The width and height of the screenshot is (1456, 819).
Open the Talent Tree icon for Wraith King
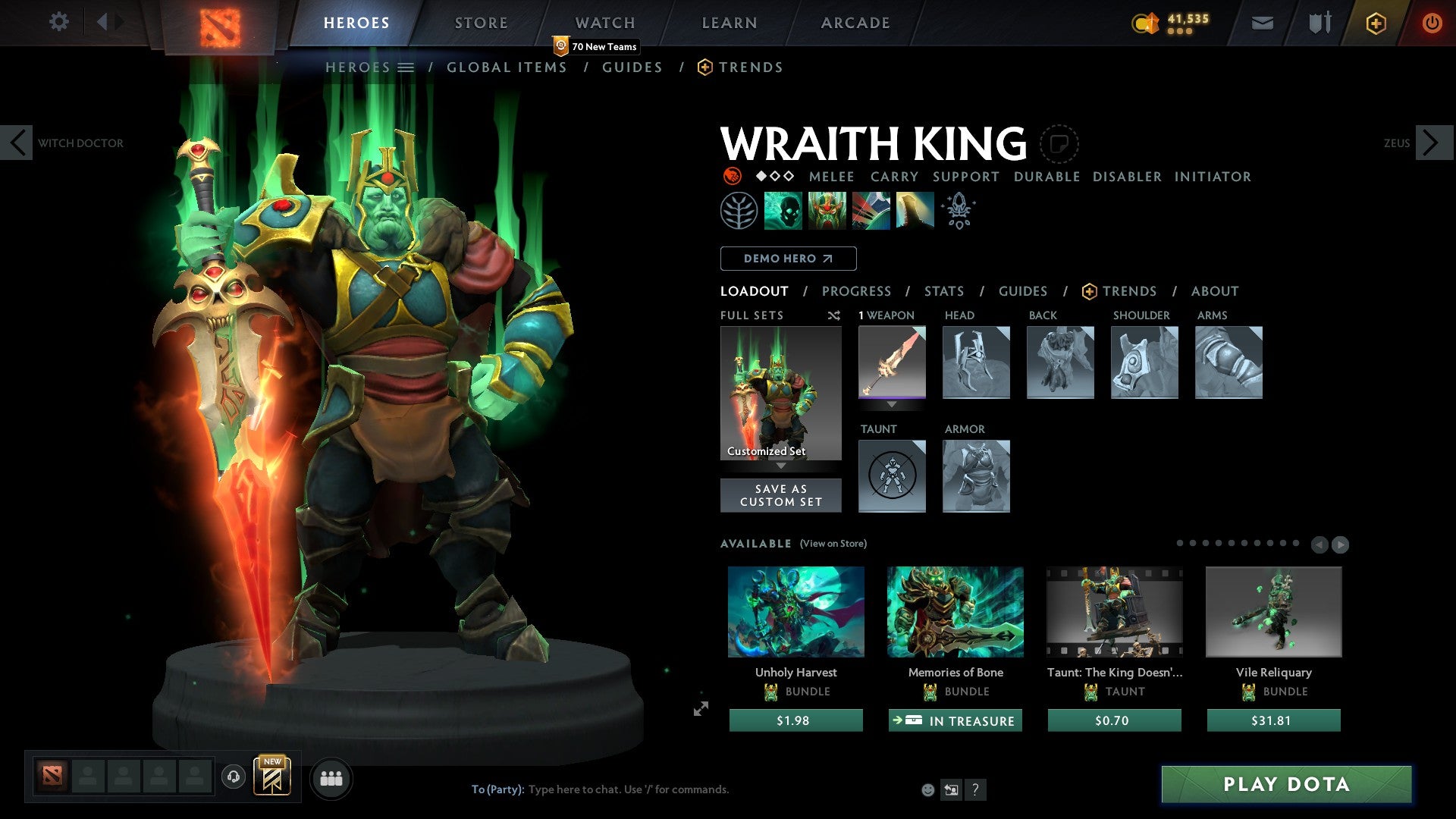click(739, 210)
